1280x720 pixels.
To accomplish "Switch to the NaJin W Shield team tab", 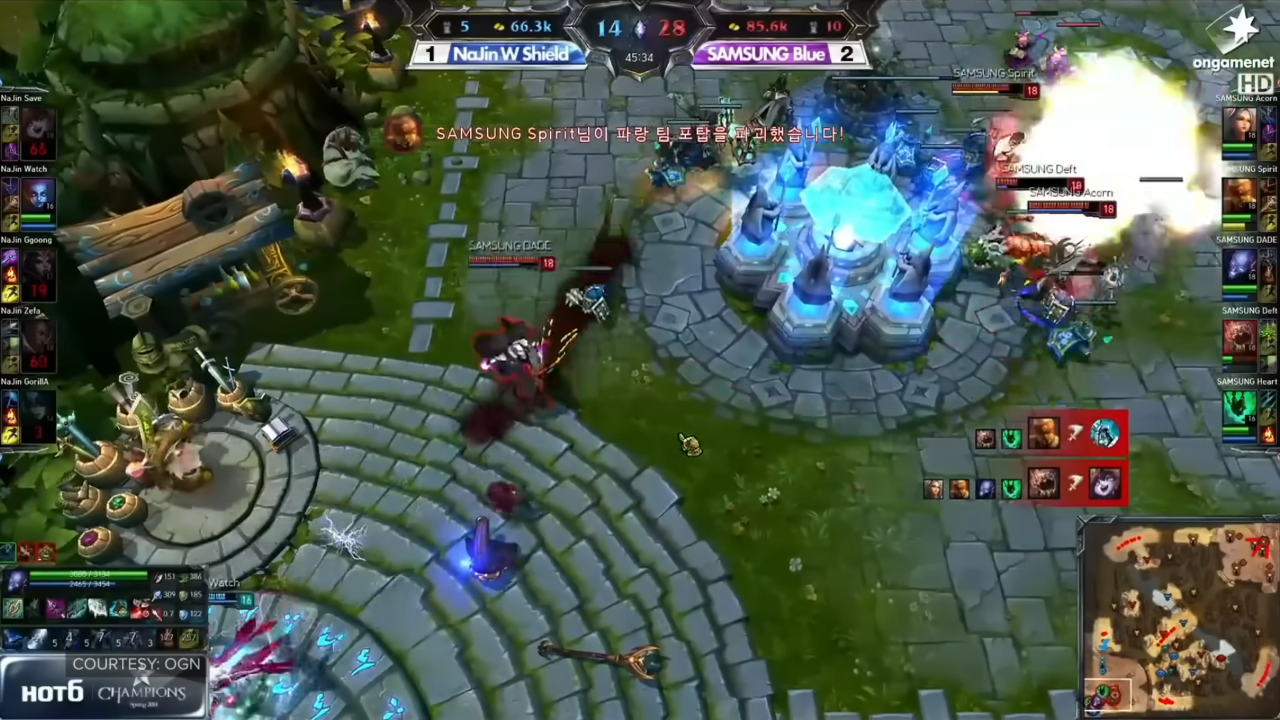I will [x=513, y=54].
